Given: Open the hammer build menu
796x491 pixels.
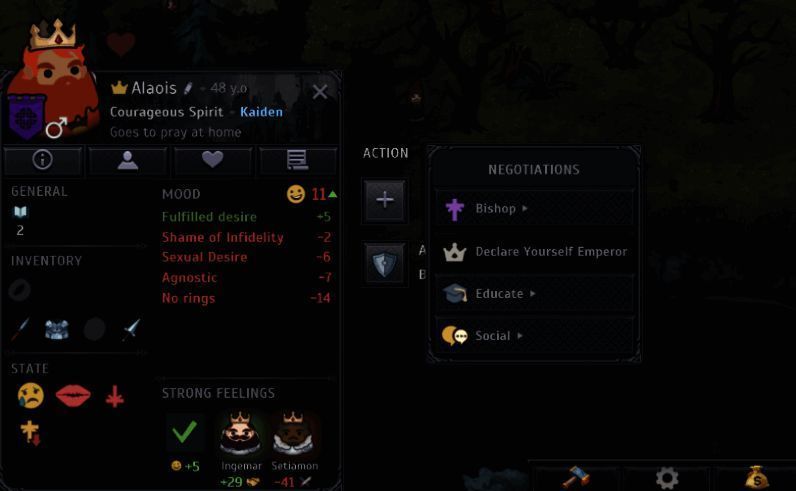Looking at the screenshot, I should pyautogui.click(x=575, y=477).
